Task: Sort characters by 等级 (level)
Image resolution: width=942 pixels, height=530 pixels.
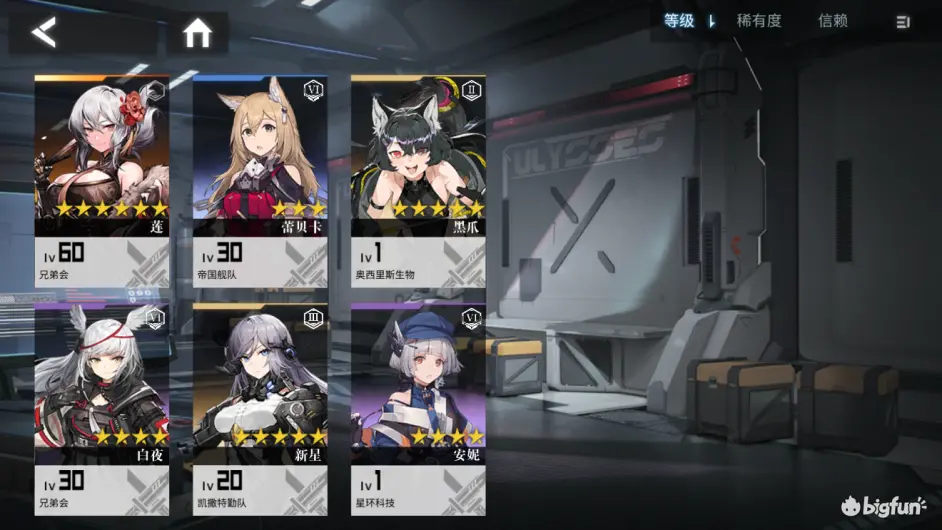Action: click(x=680, y=21)
